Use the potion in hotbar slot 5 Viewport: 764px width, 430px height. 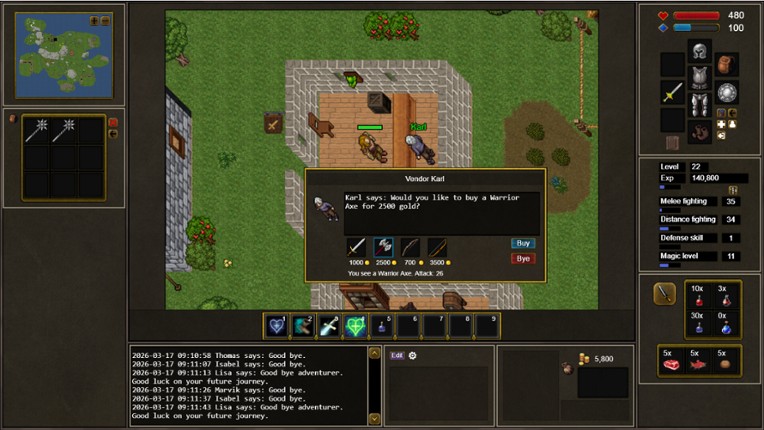click(381, 325)
